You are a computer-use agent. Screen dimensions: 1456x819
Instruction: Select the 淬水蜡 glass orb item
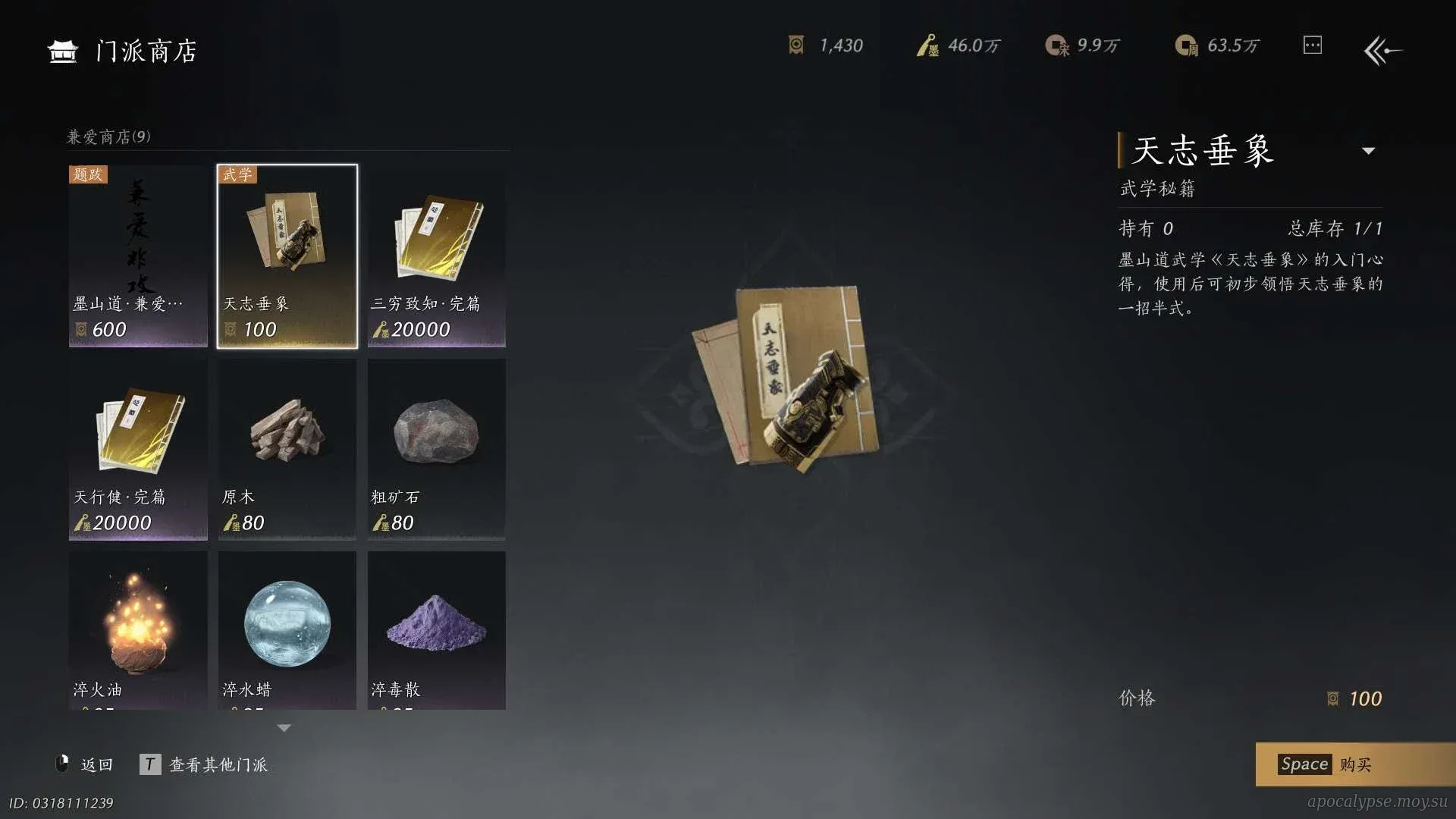[x=287, y=631]
